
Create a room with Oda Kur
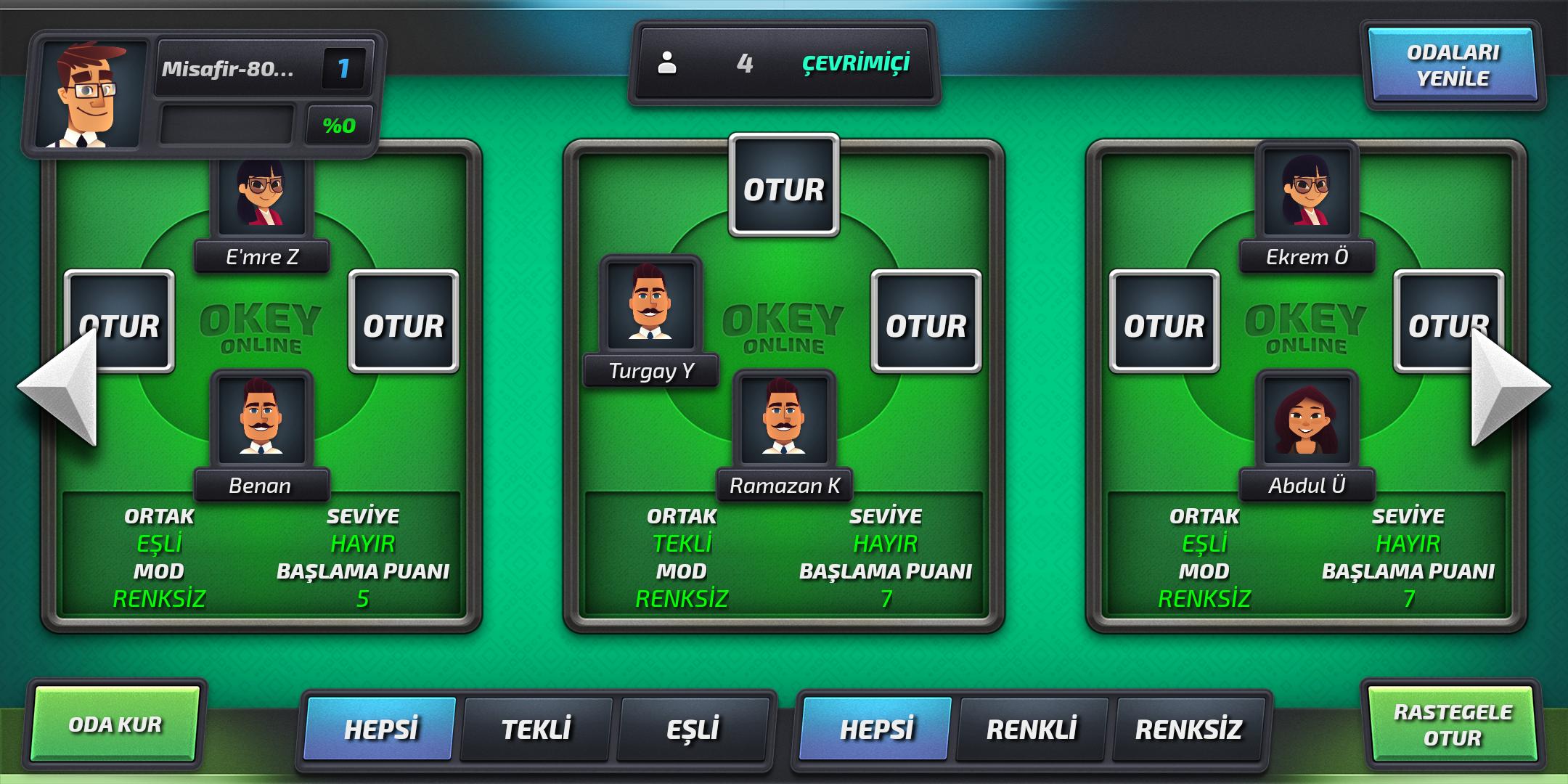115,724
